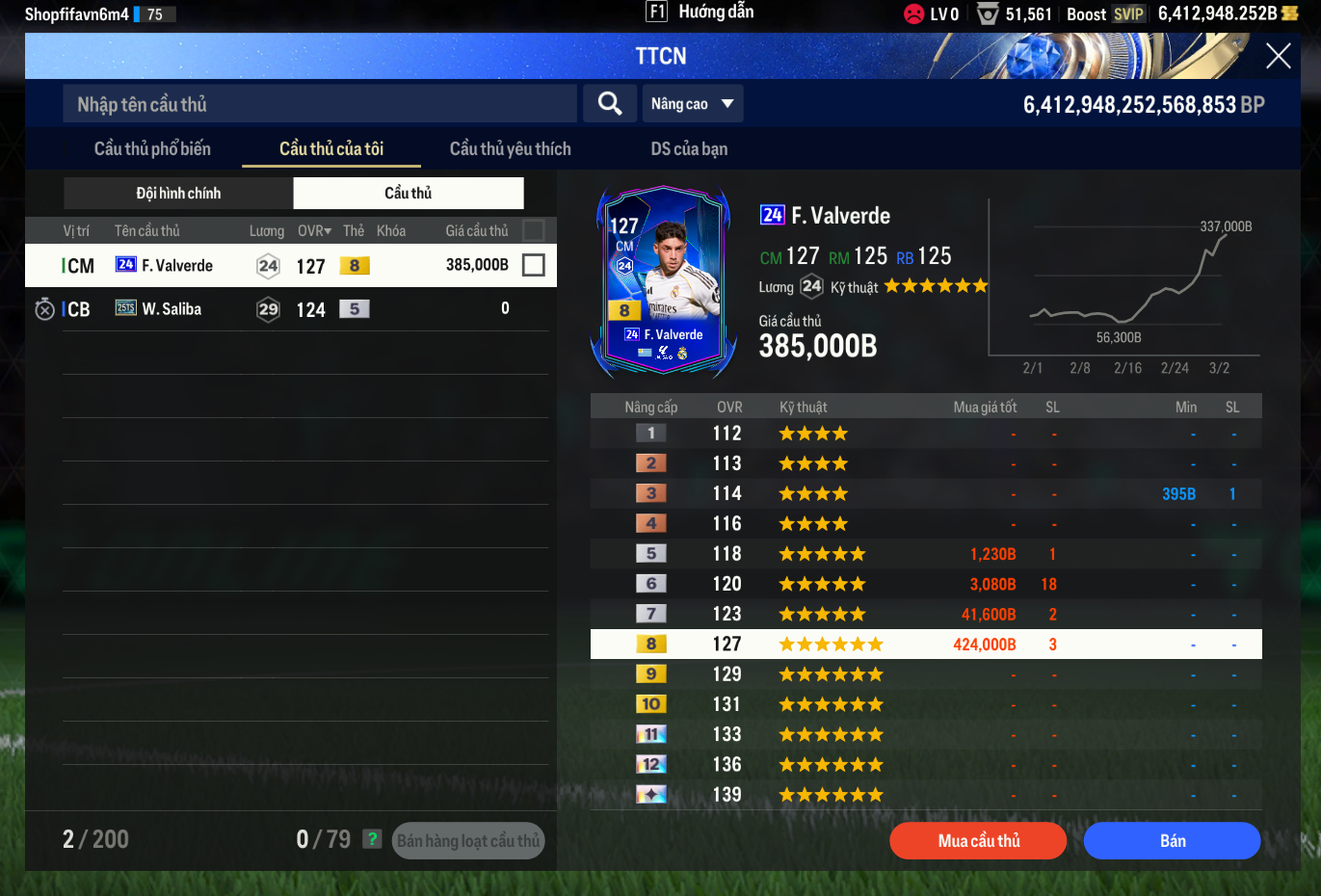Search with the magnifying glass button
Viewport: 1321px width, 896px height.
[x=609, y=103]
